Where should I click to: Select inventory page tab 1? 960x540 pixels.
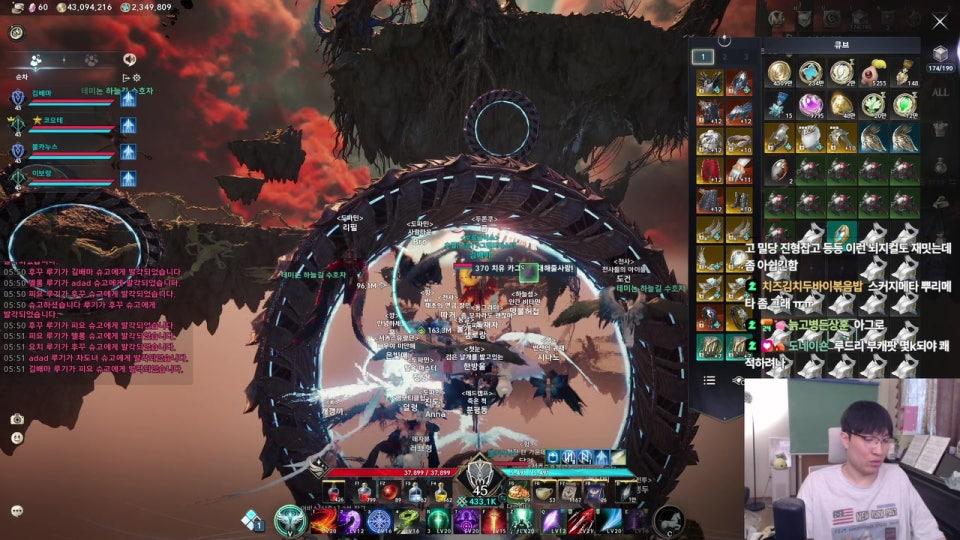(703, 57)
